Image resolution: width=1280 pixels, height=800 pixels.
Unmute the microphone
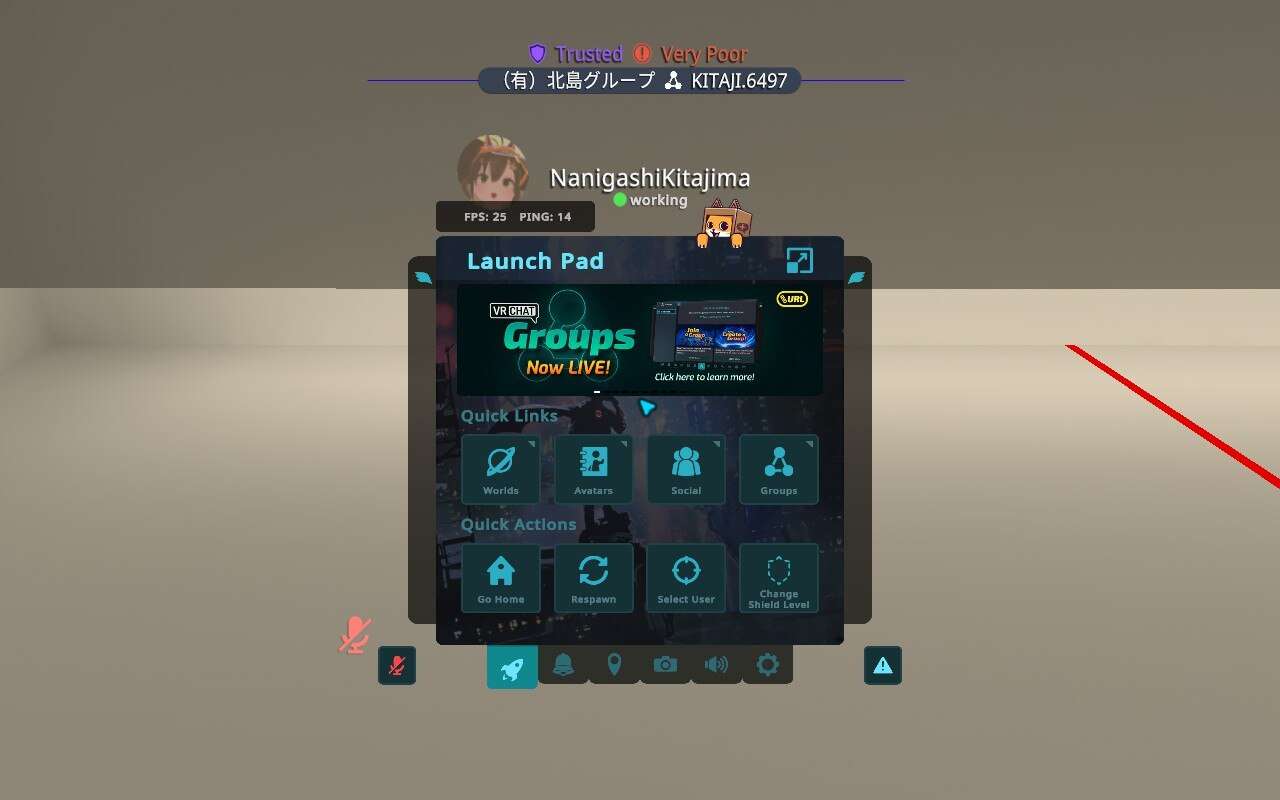396,666
